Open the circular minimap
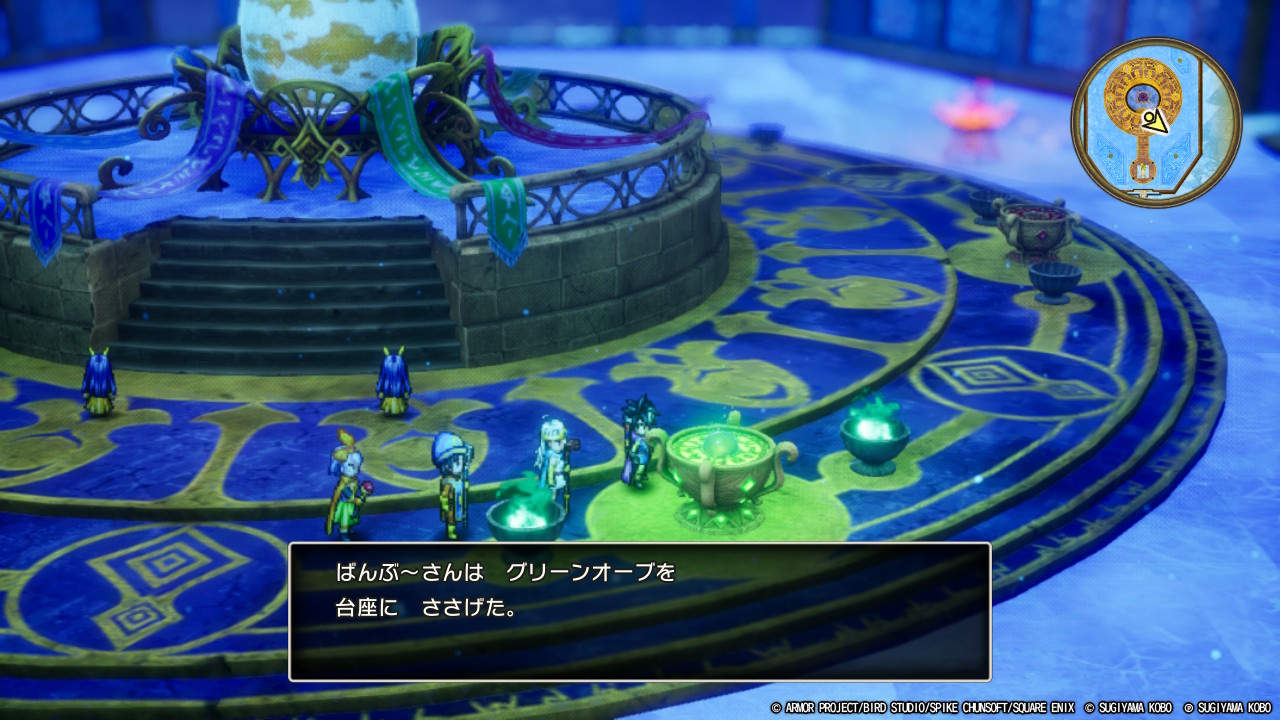Screen dimensions: 1280x720 coord(1156,122)
